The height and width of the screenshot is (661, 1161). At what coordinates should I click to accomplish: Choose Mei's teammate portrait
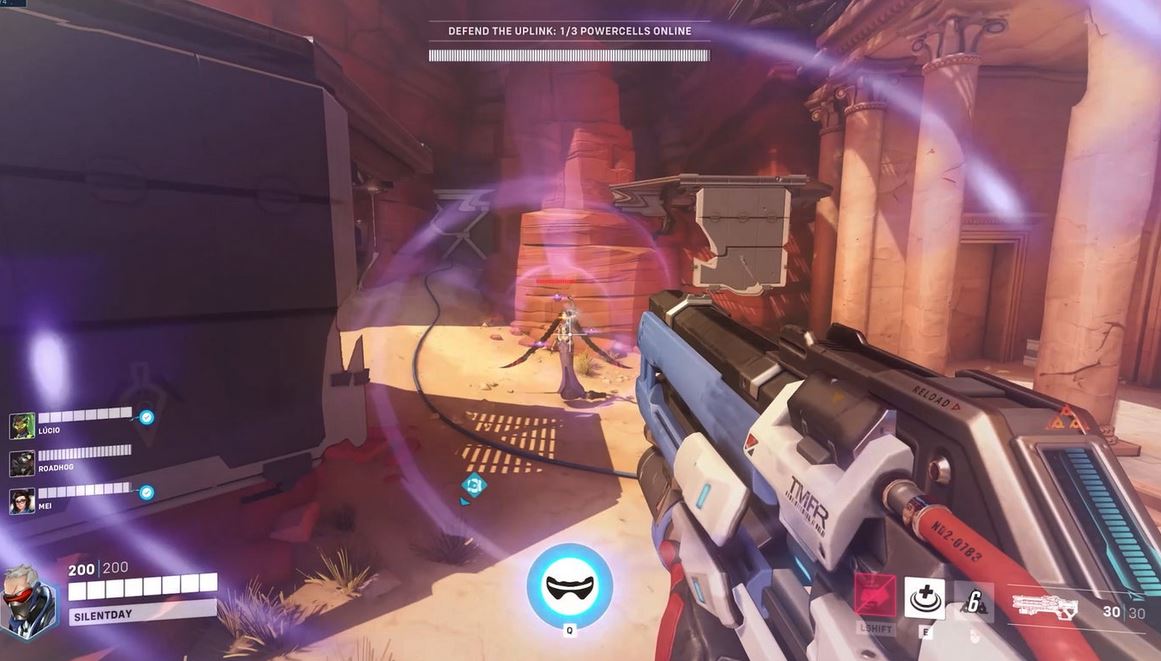22,500
